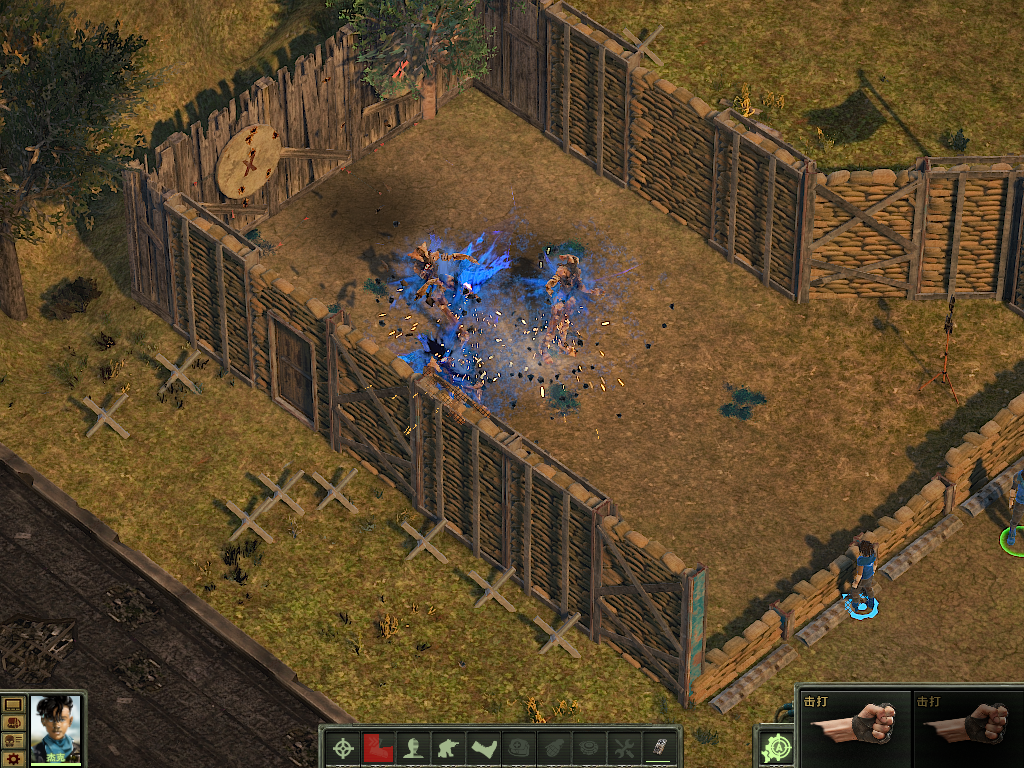Choose the head silhouette stance icon
Viewport: 1024px width, 768px height.
coord(411,748)
